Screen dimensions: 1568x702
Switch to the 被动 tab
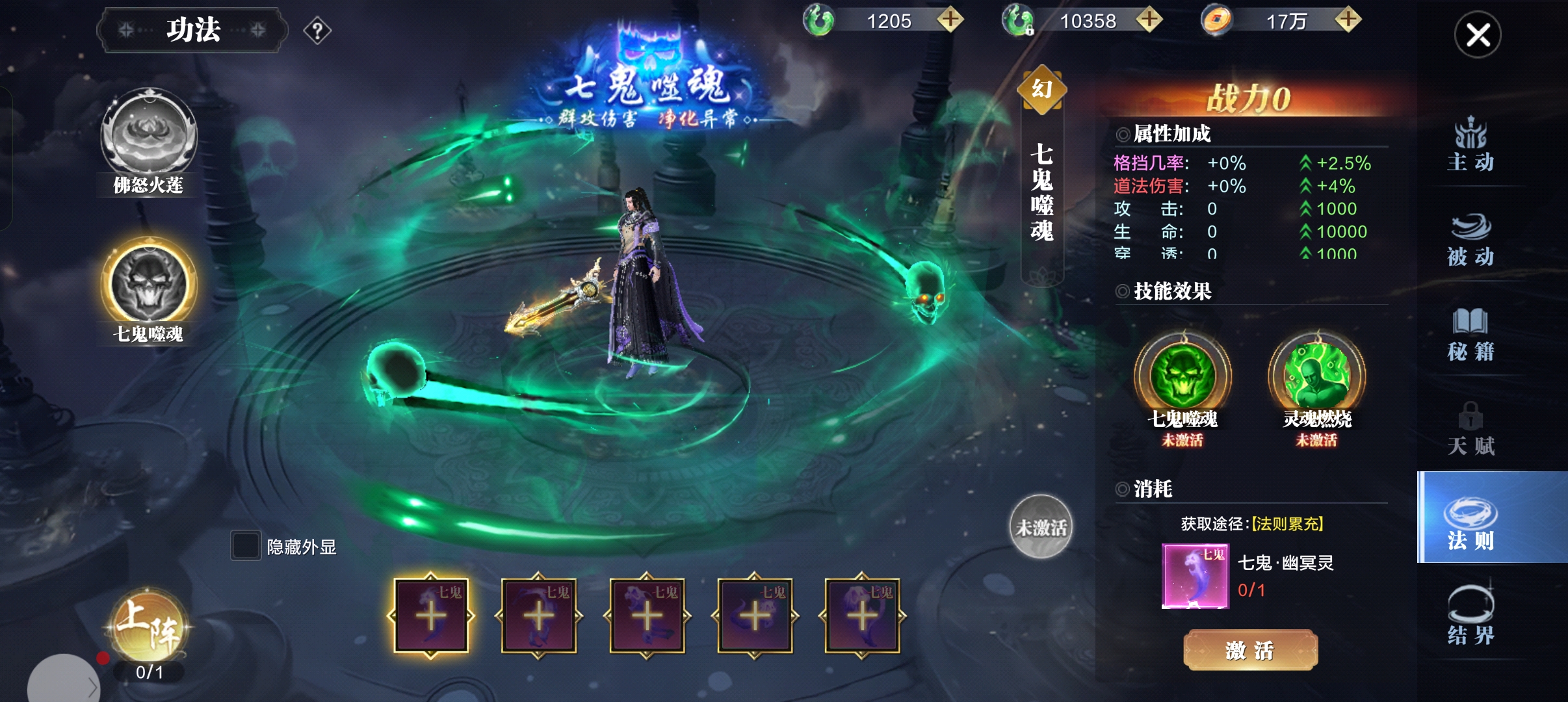1470,239
